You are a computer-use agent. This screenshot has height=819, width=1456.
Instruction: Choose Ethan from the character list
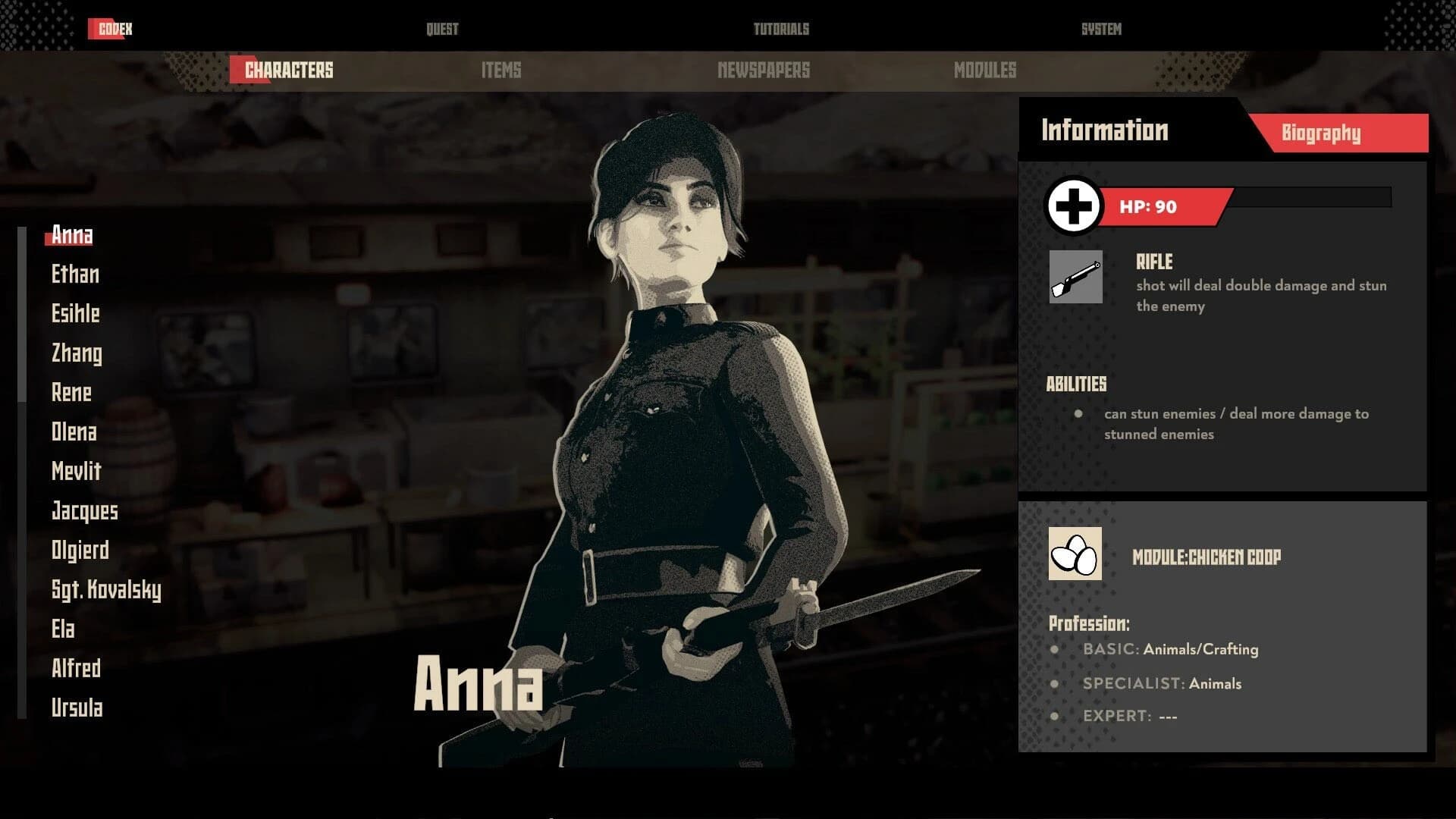pyautogui.click(x=75, y=275)
